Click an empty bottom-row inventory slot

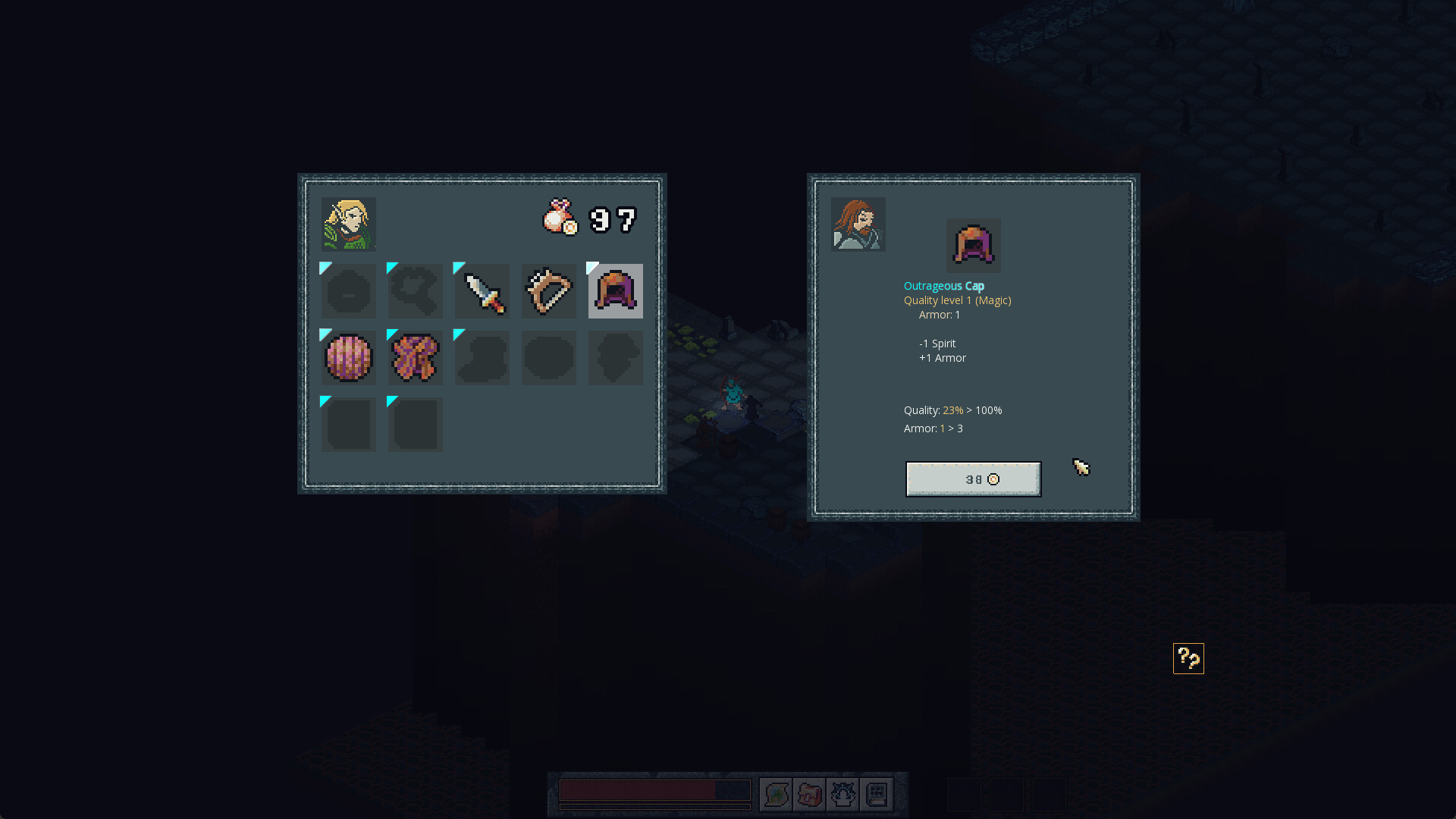point(348,424)
